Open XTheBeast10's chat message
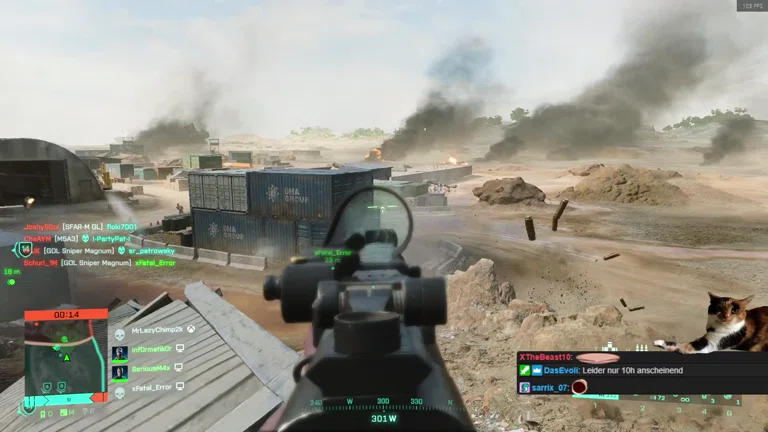Screen dimensions: 768x432 point(570,357)
